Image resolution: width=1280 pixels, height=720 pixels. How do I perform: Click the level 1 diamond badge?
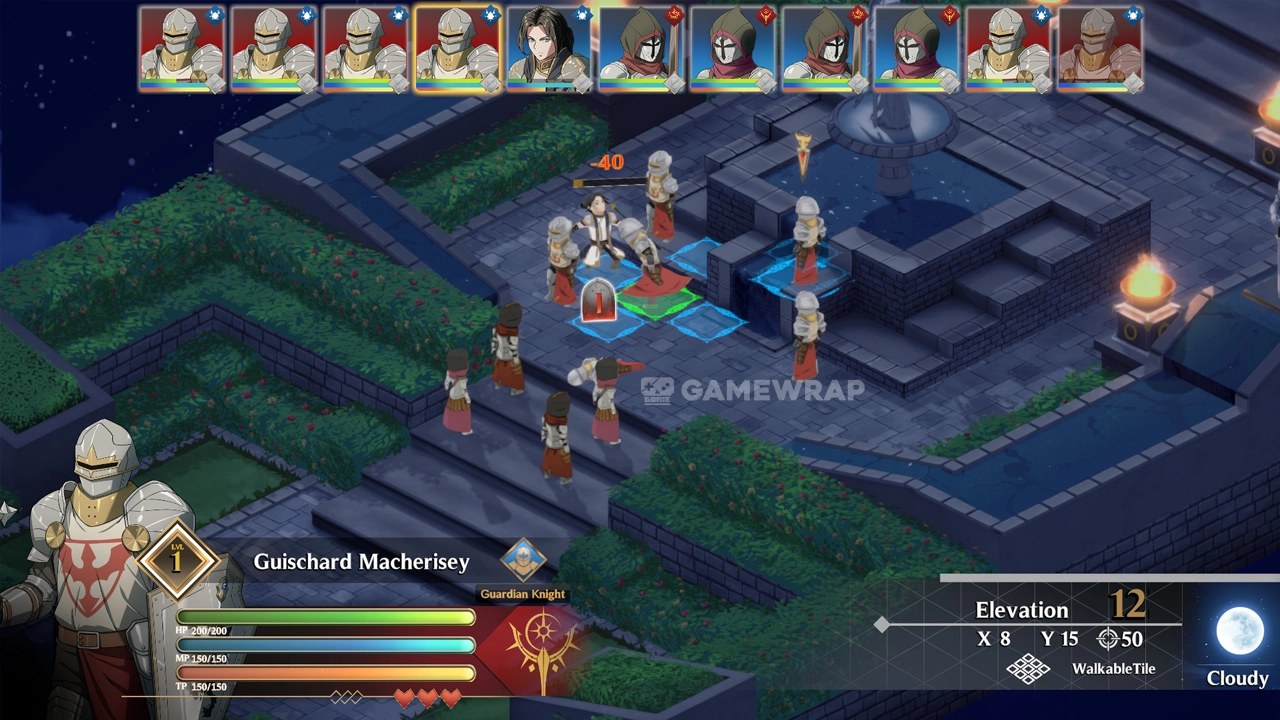[178, 560]
